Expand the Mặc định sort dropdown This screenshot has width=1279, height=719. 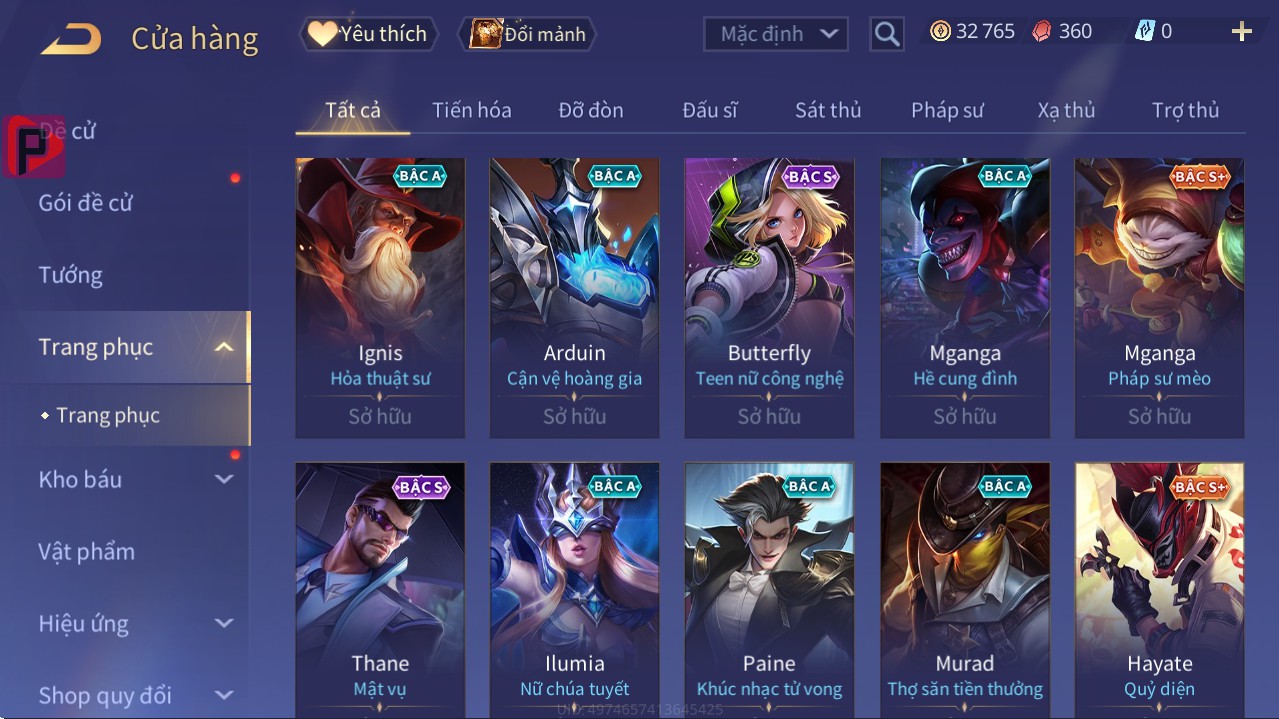click(x=776, y=34)
